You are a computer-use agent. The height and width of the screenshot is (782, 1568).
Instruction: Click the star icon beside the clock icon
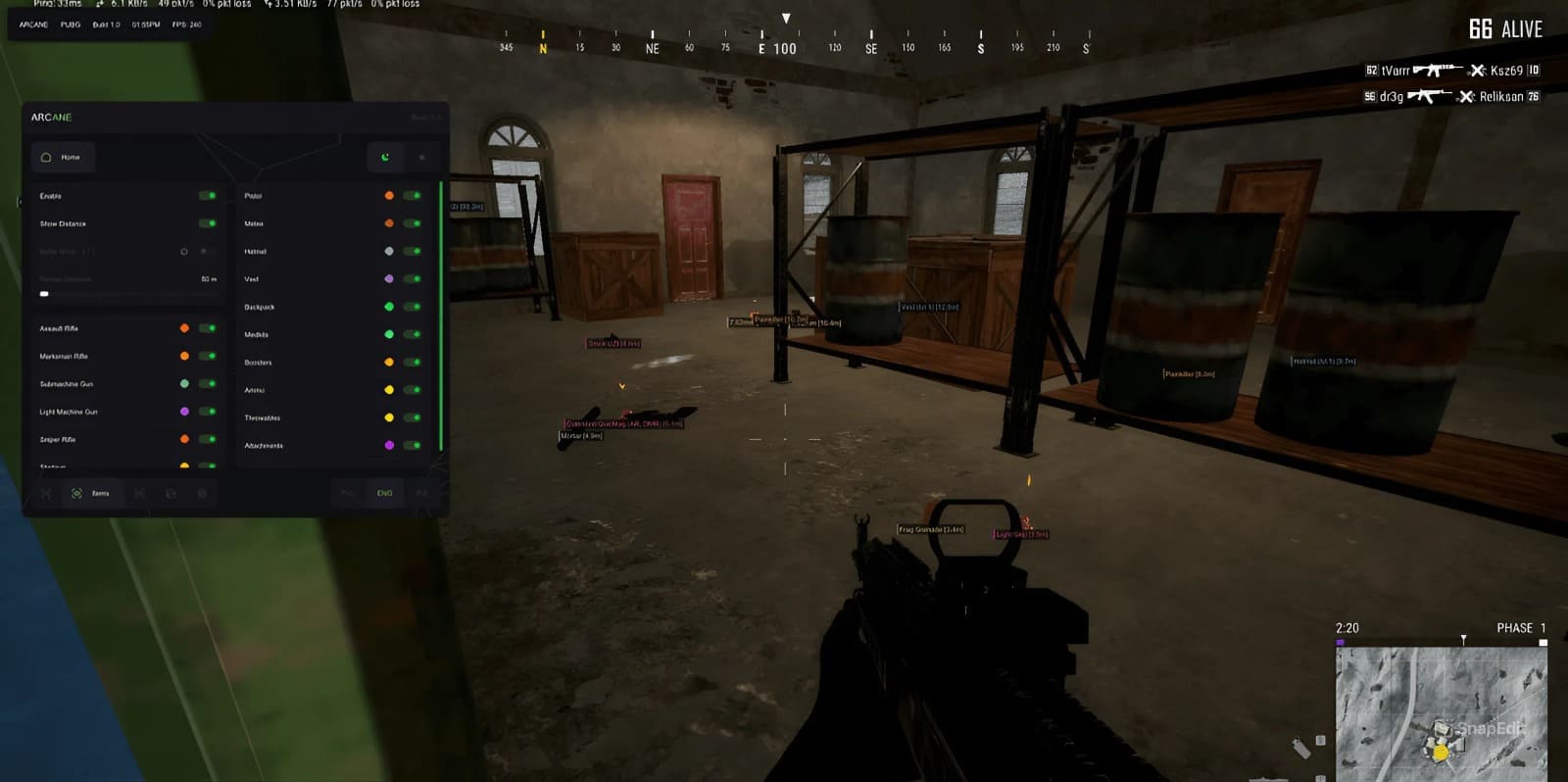click(203, 252)
